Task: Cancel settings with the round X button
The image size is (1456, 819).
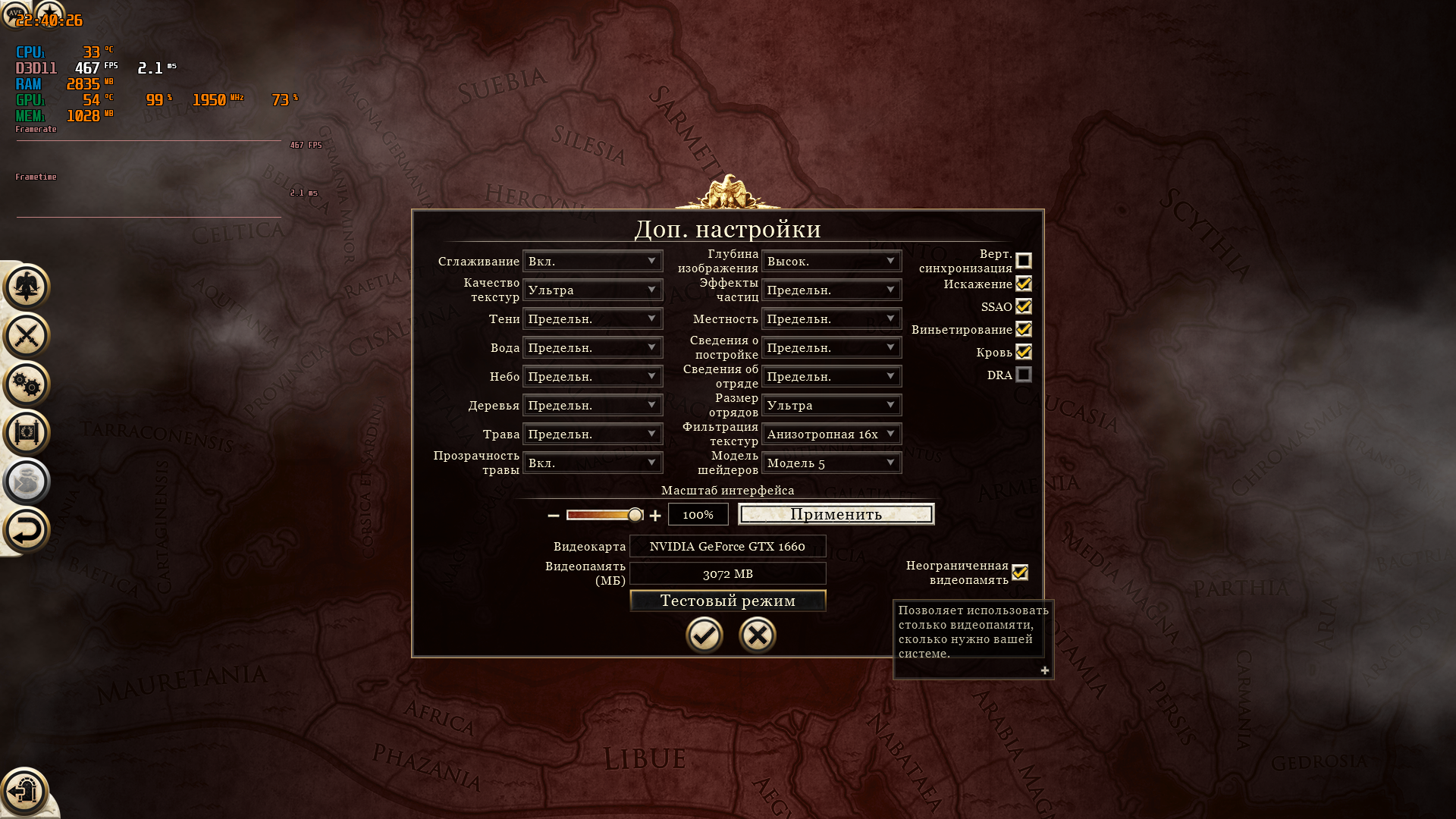Action: [757, 635]
